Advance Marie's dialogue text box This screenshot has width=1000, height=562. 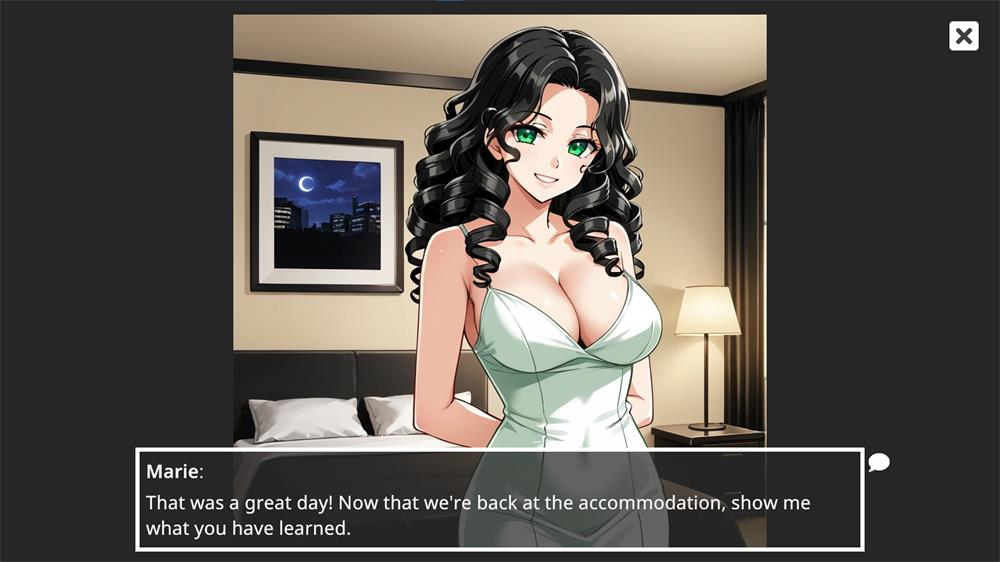pyautogui.click(x=499, y=499)
